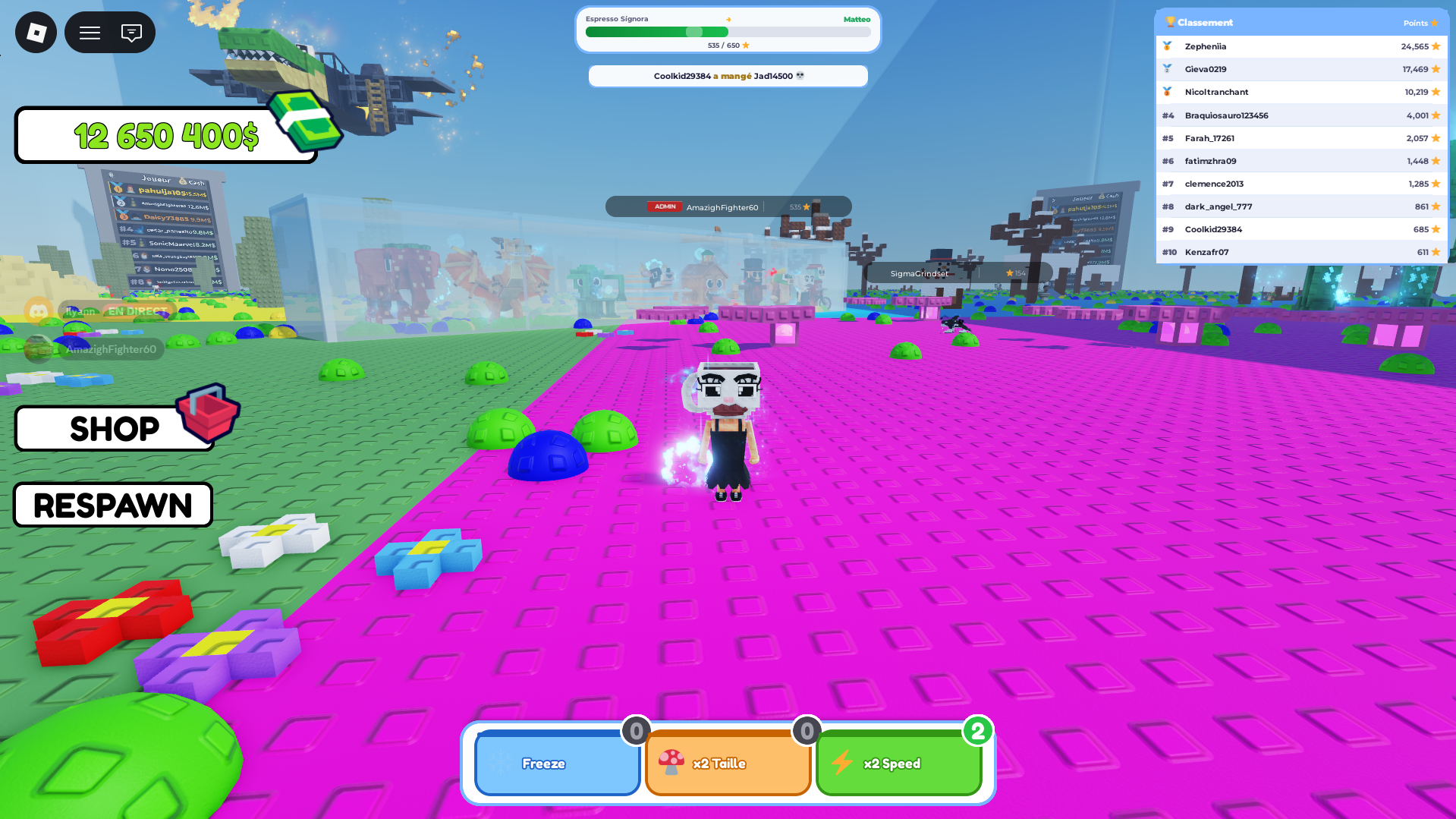Click the green counter on x2 Speed
Viewport: 1456px width, 819px height.
point(979,731)
